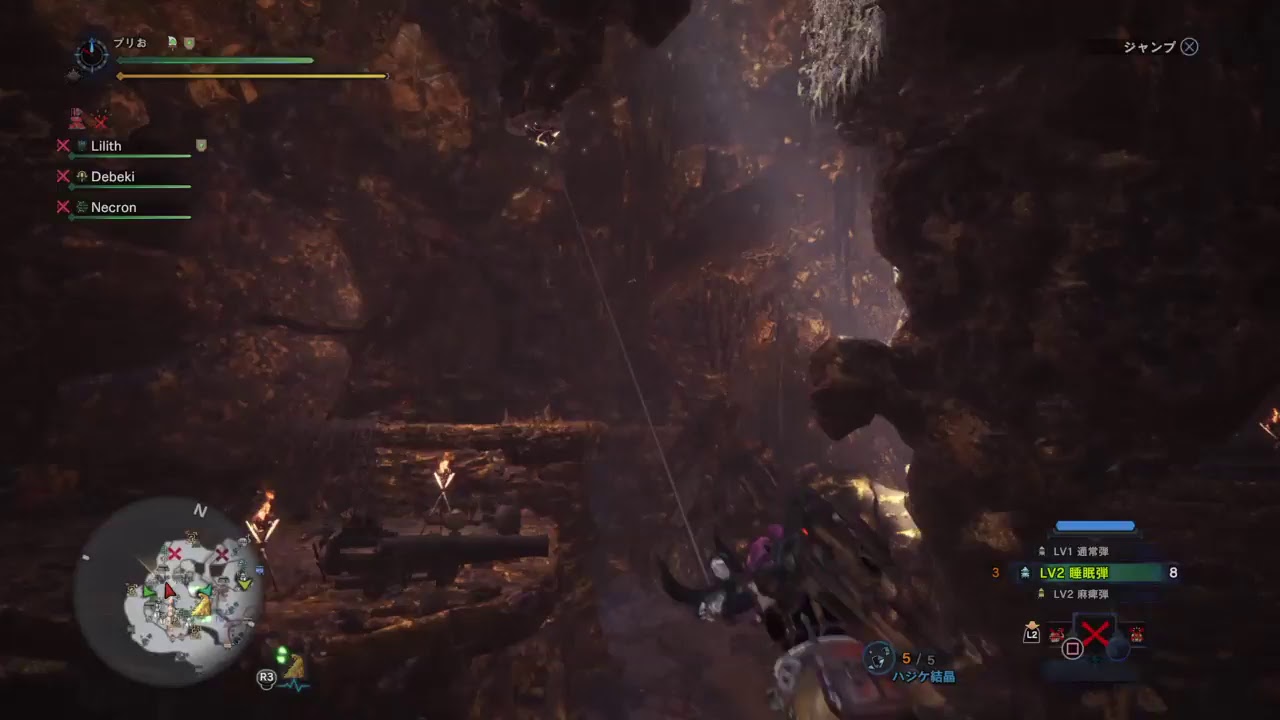Click the shield buff icon beside プリお
This screenshot has height=720, width=1280.
click(189, 42)
